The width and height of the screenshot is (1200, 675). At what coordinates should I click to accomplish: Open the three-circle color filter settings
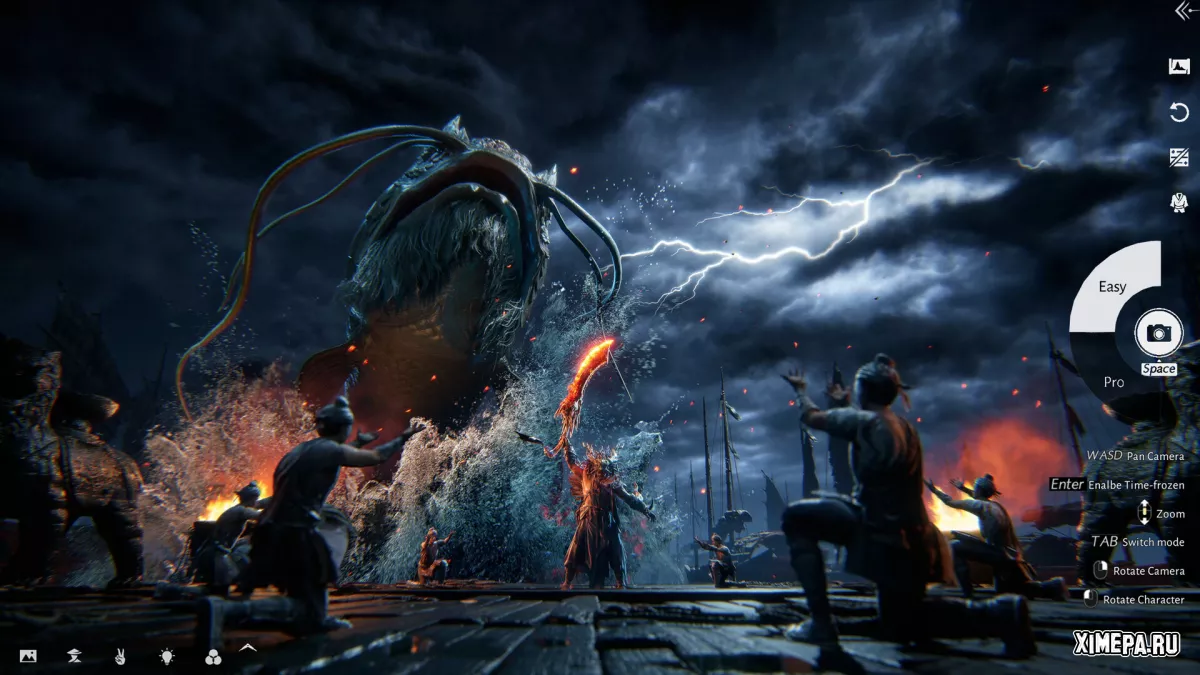pos(212,656)
